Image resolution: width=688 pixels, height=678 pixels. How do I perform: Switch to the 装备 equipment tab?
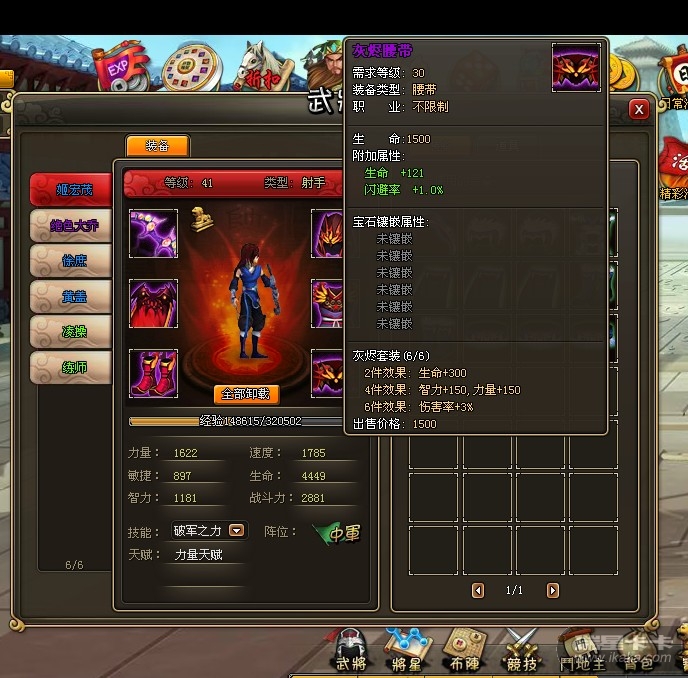[x=157, y=146]
